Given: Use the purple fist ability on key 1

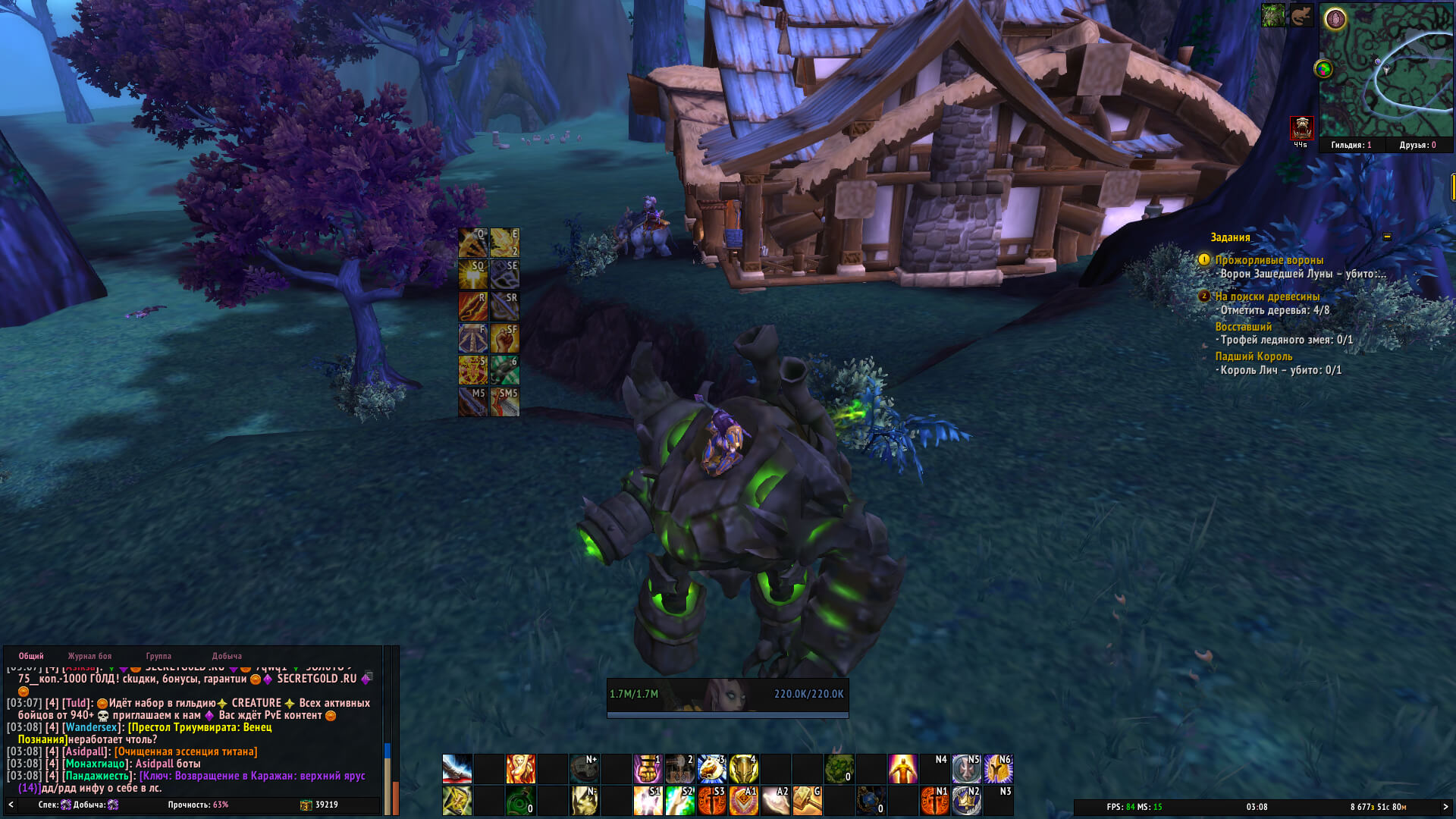Looking at the screenshot, I should (x=648, y=769).
